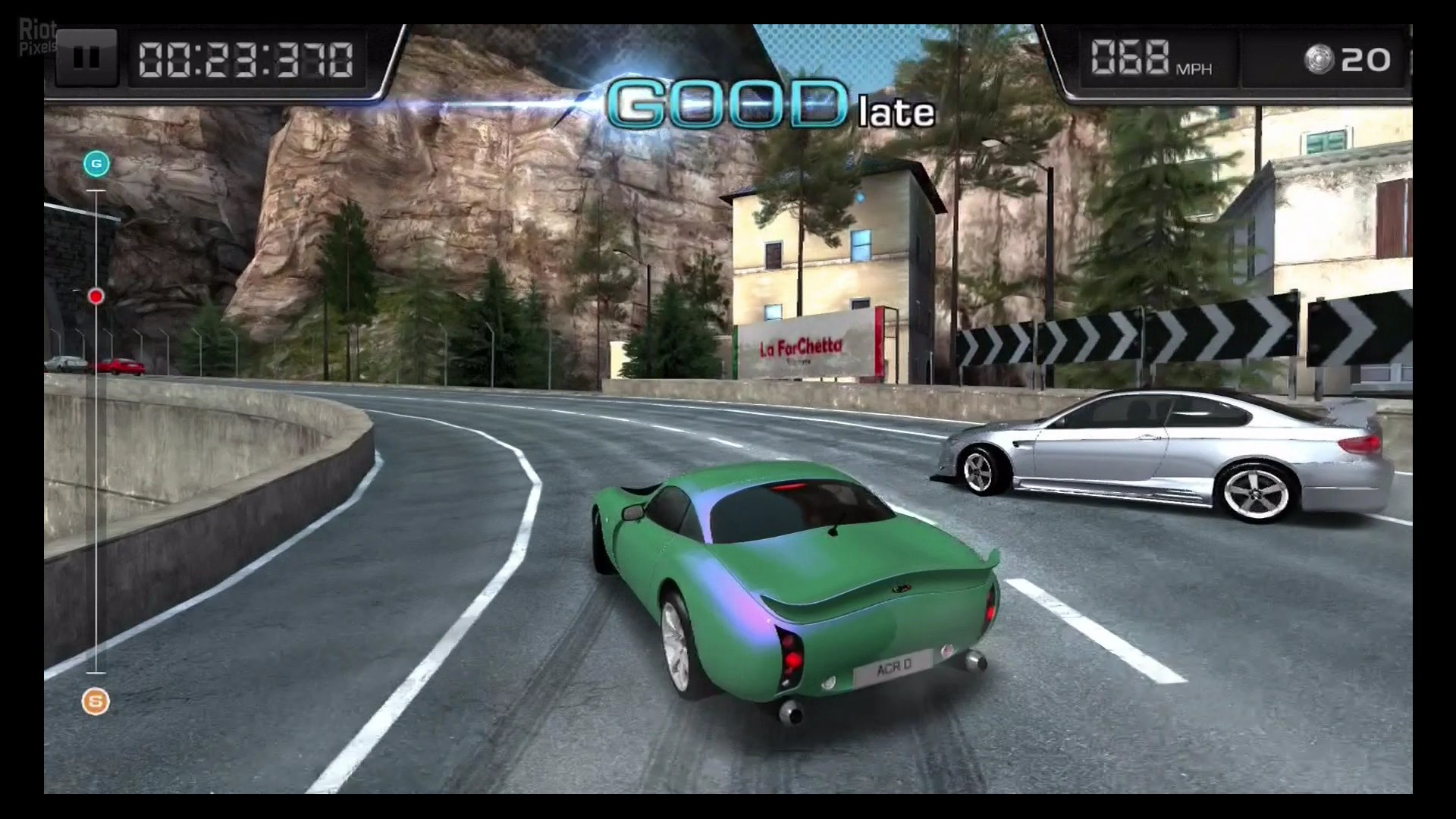Pause the race with the pause button
1456x819 pixels.
pos(86,58)
